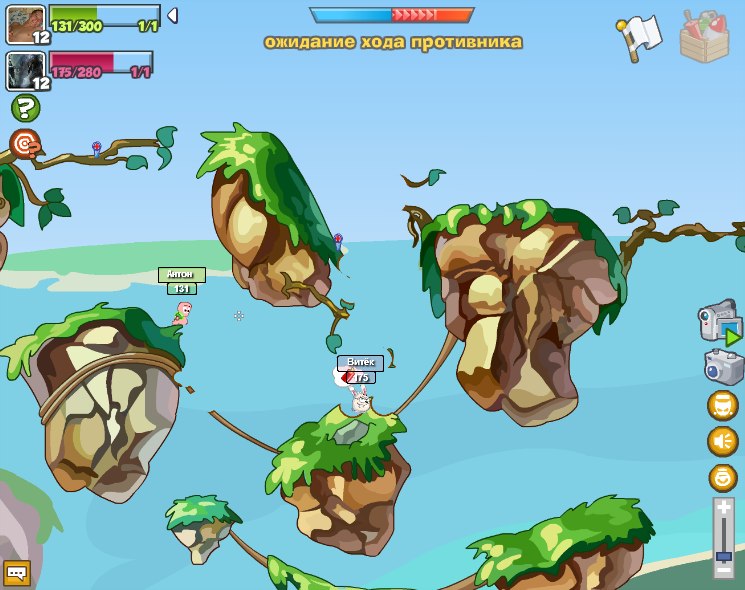Click the orange round button below the speaker
The width and height of the screenshot is (745, 590).
pos(722,477)
